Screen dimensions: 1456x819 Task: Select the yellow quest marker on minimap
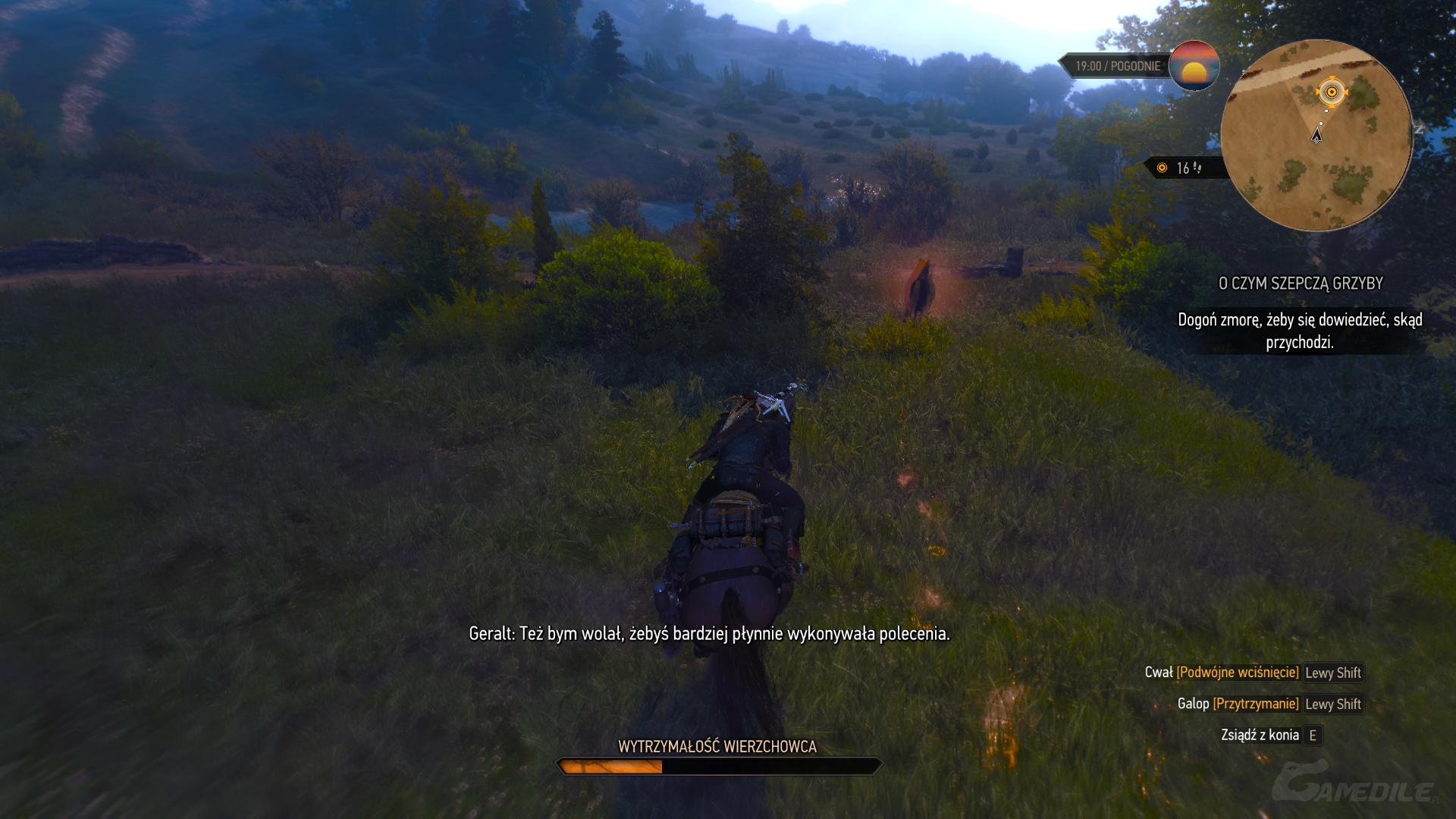click(1332, 92)
